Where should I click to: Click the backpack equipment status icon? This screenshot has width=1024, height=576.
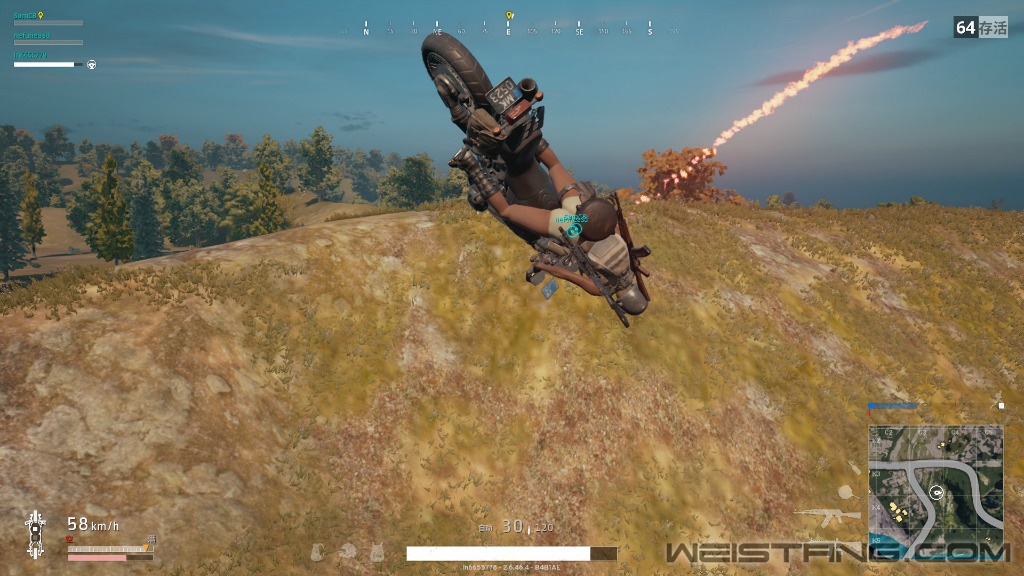coord(318,550)
